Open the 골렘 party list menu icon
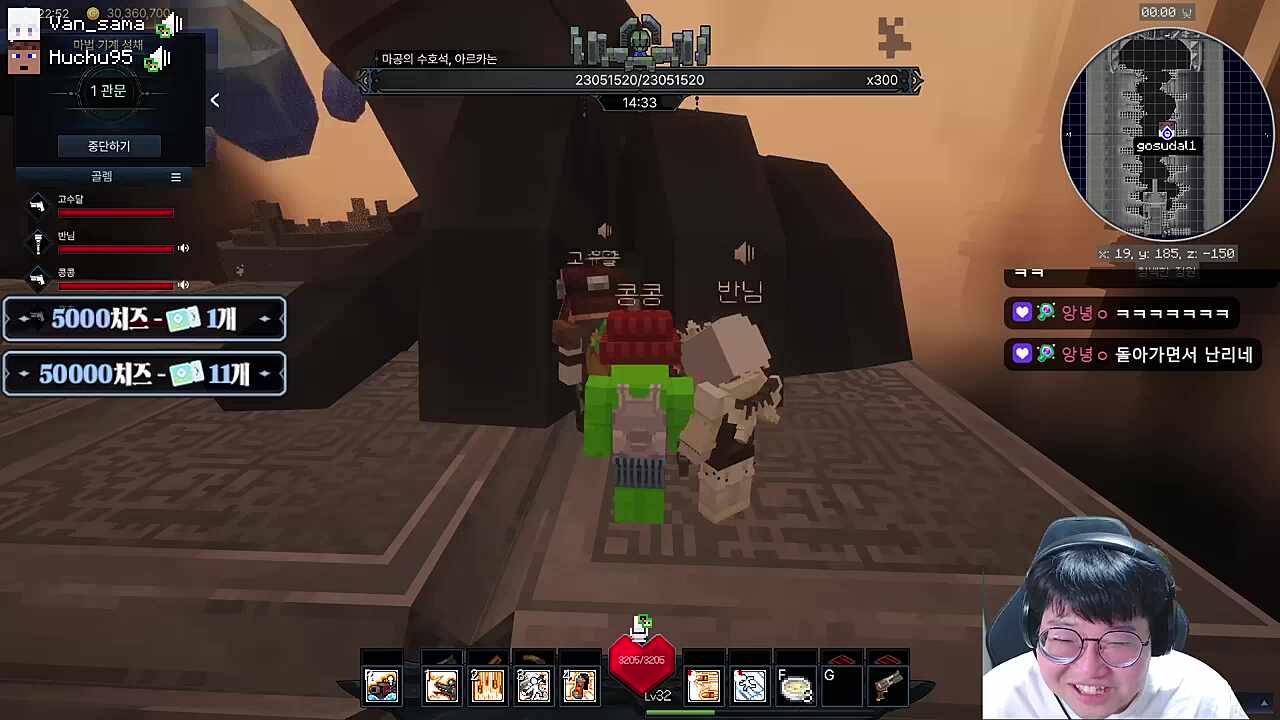Image resolution: width=1280 pixels, height=720 pixels. tap(176, 177)
